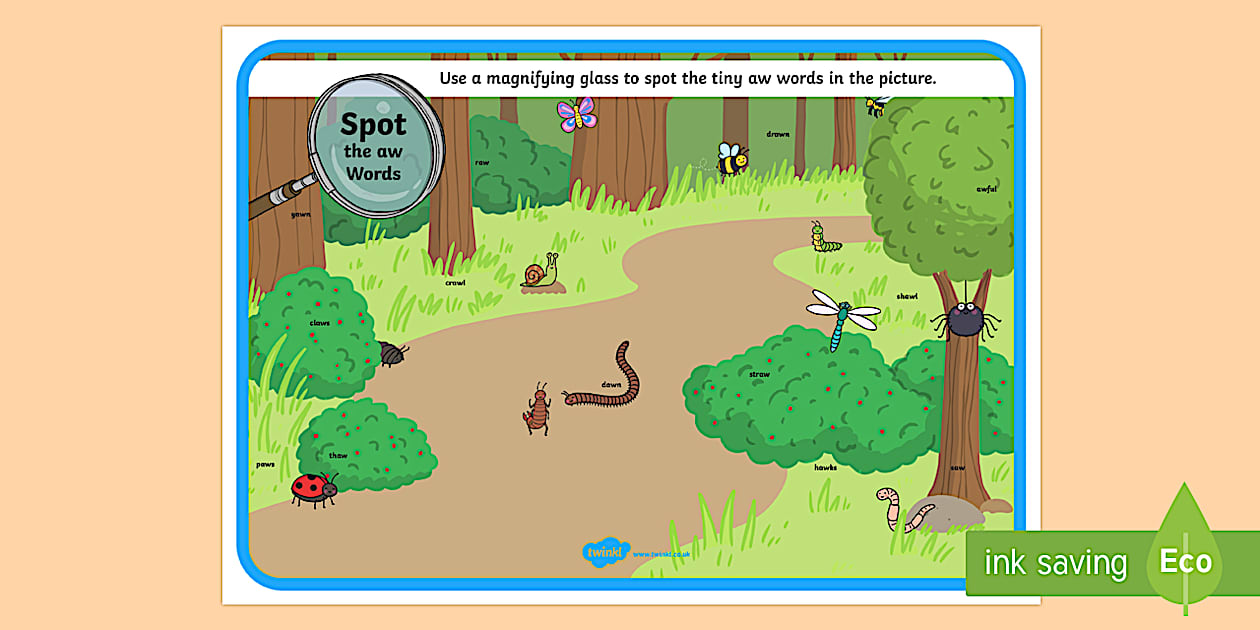Spot the word 'awful' on the tree

(987, 188)
